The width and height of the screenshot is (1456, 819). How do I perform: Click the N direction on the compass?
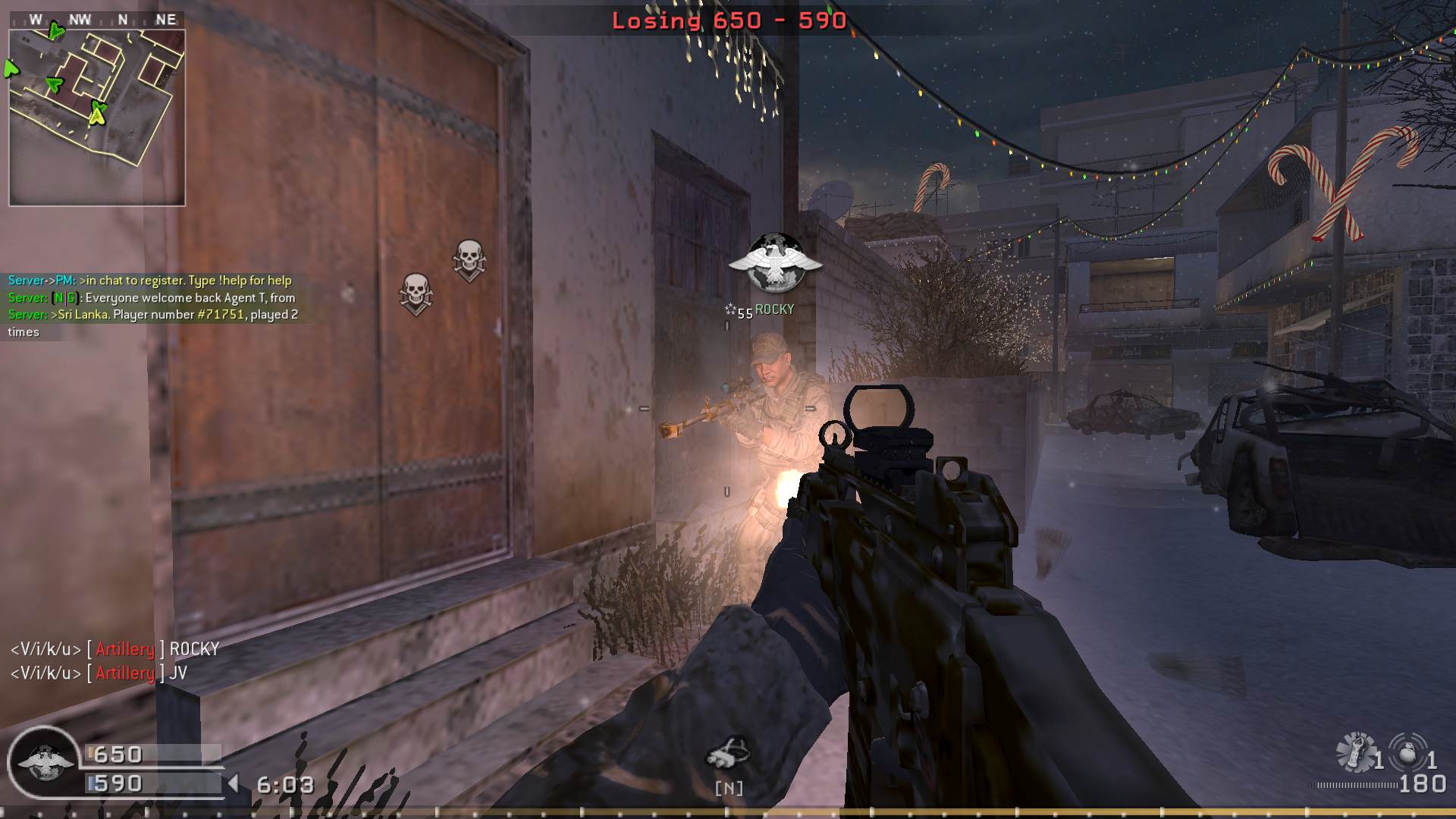[x=123, y=20]
